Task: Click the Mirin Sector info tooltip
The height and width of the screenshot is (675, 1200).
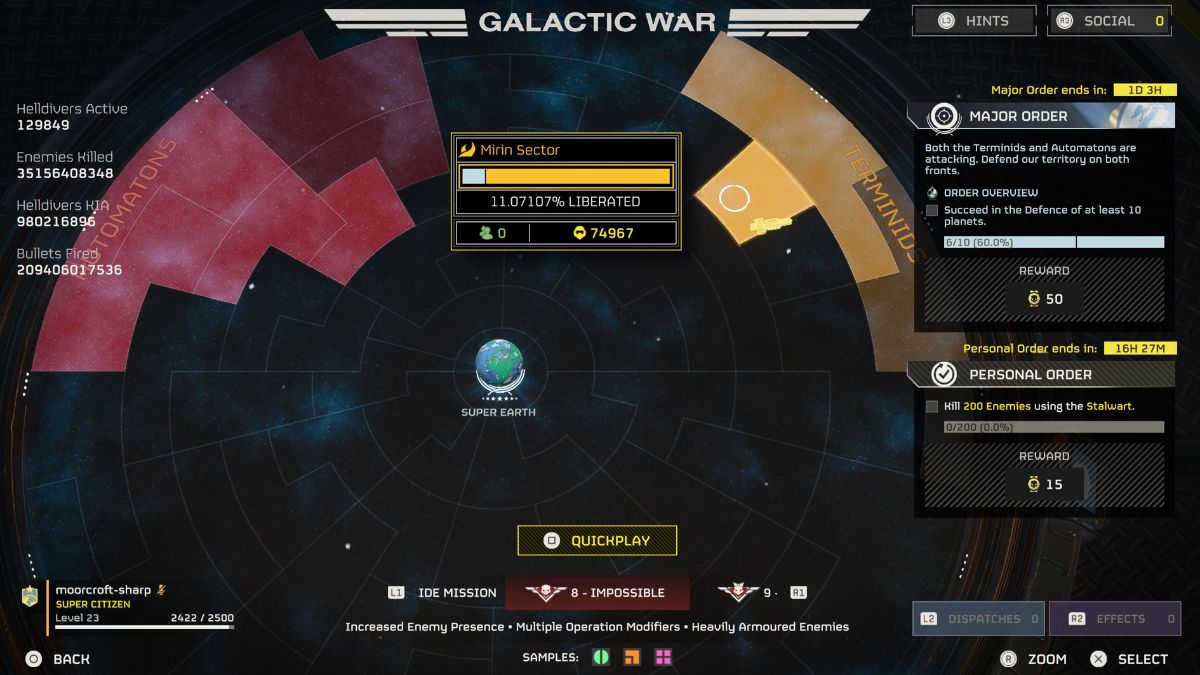Action: 566,192
